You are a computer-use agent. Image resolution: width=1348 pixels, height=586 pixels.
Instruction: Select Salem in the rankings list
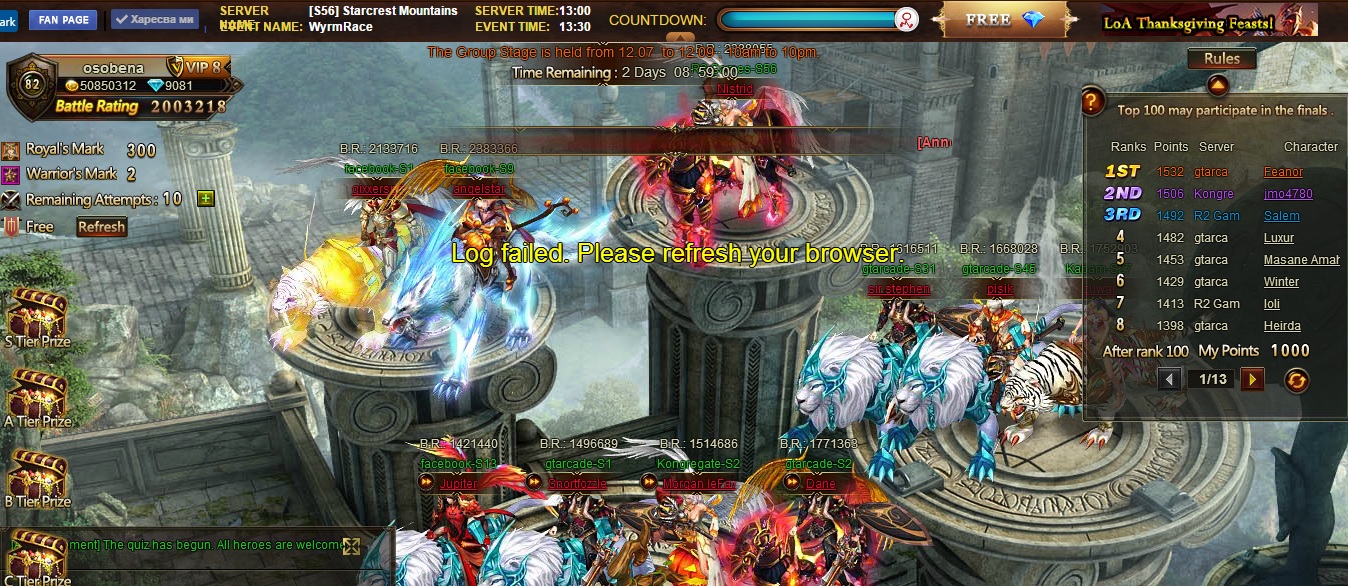[x=1281, y=216]
